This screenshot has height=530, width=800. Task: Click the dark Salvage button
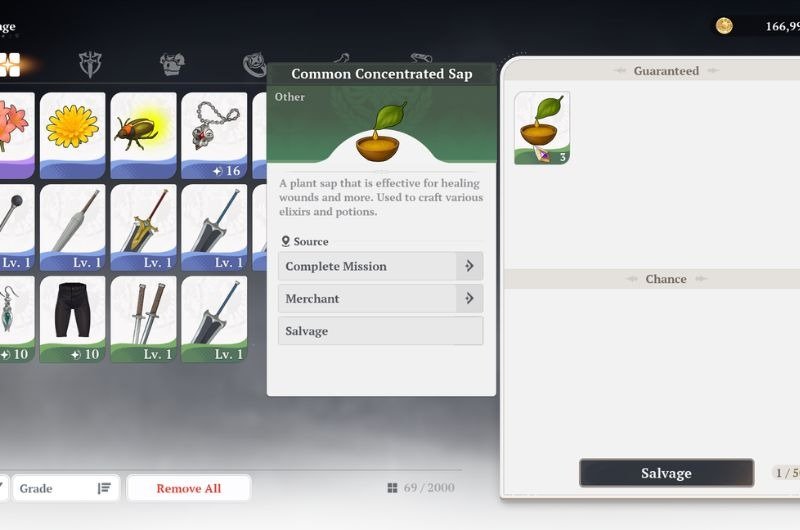pyautogui.click(x=666, y=473)
